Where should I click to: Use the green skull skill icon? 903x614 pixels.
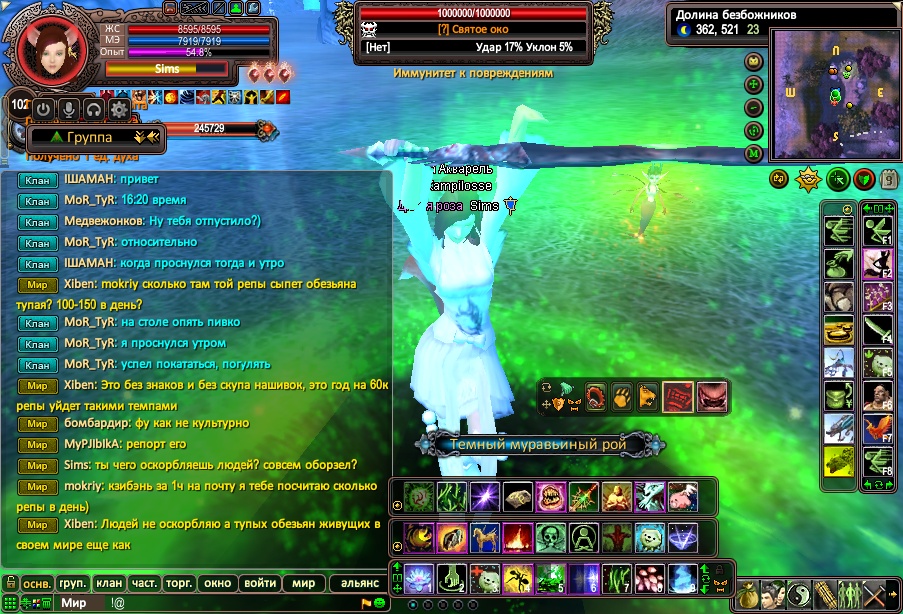point(548,537)
